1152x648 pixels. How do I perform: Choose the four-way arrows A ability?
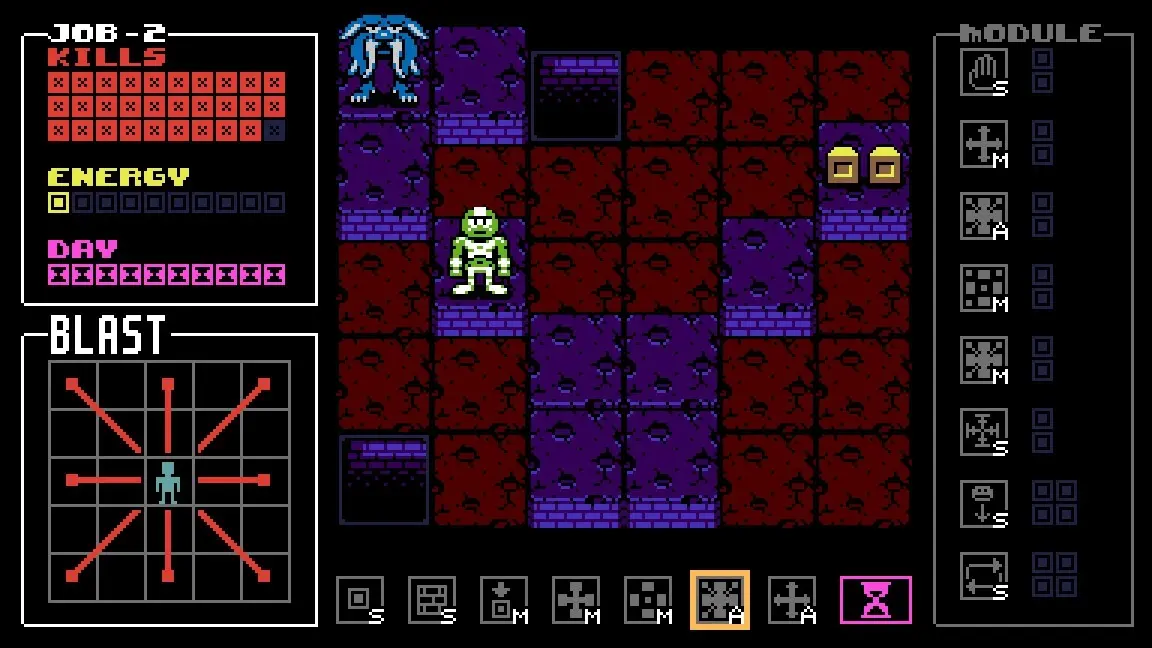coord(791,600)
